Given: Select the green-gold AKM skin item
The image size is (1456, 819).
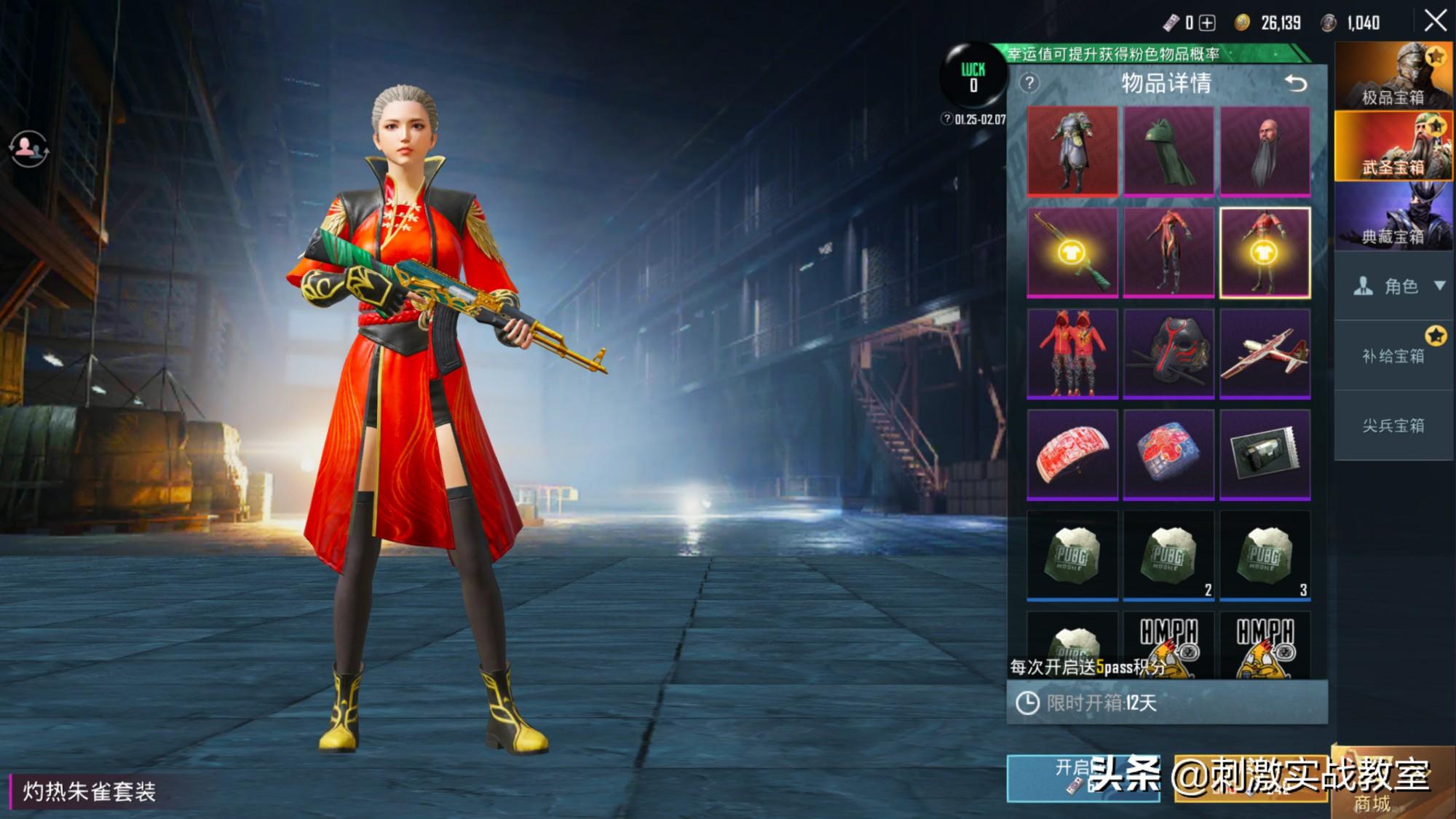Looking at the screenshot, I should coord(1072,253).
